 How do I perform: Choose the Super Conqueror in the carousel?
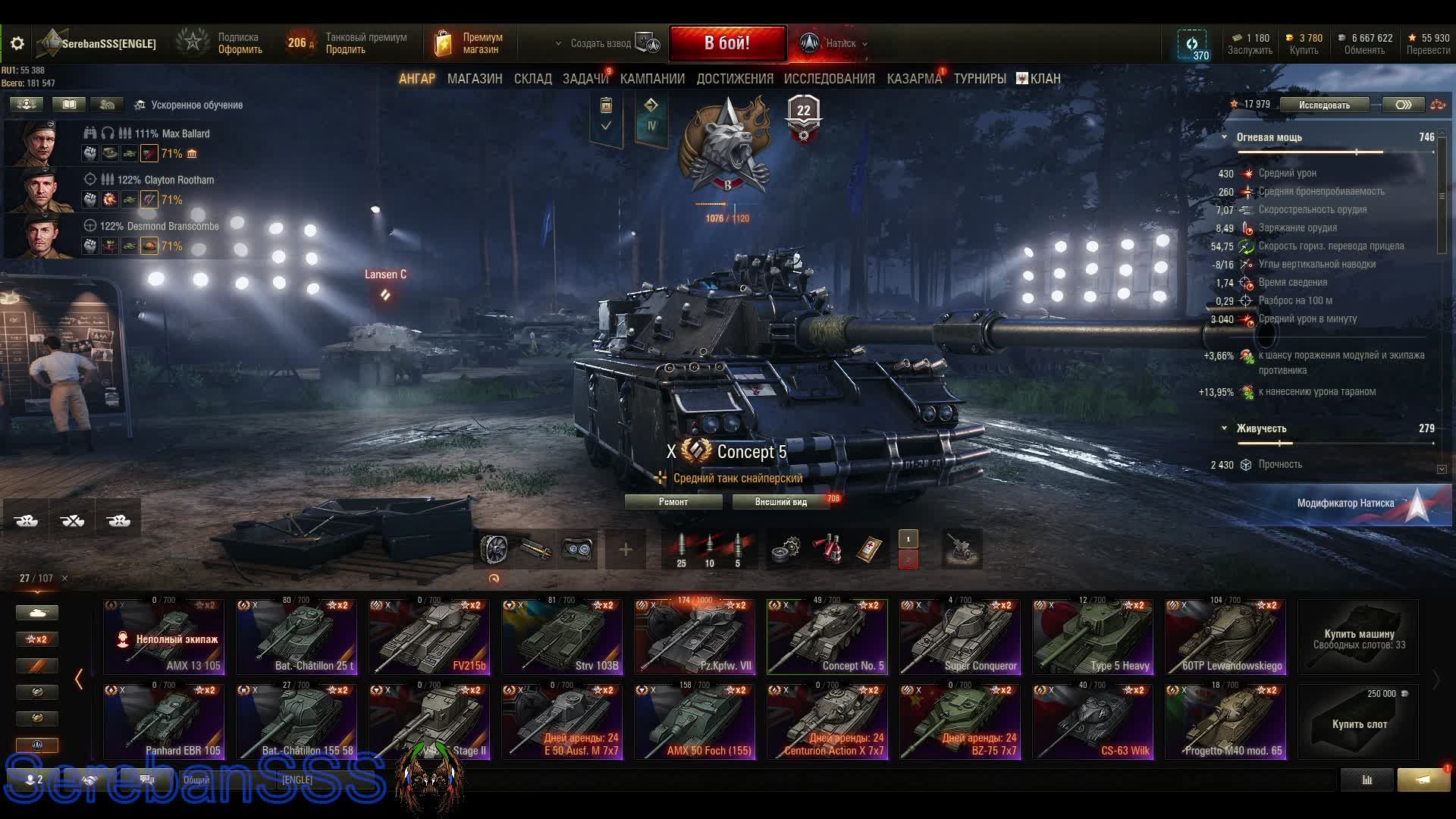point(959,637)
